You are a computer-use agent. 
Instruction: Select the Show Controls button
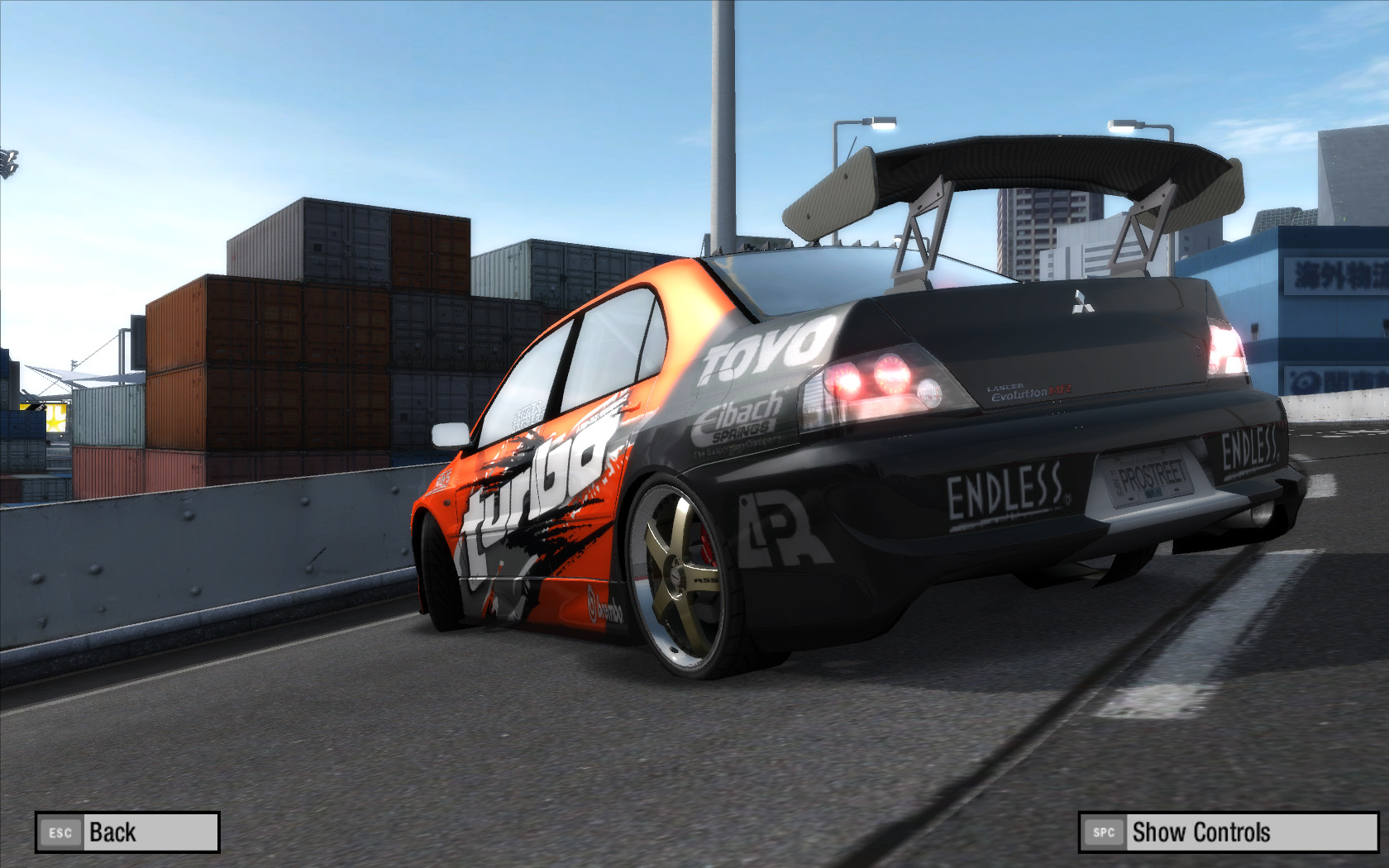tap(1228, 832)
